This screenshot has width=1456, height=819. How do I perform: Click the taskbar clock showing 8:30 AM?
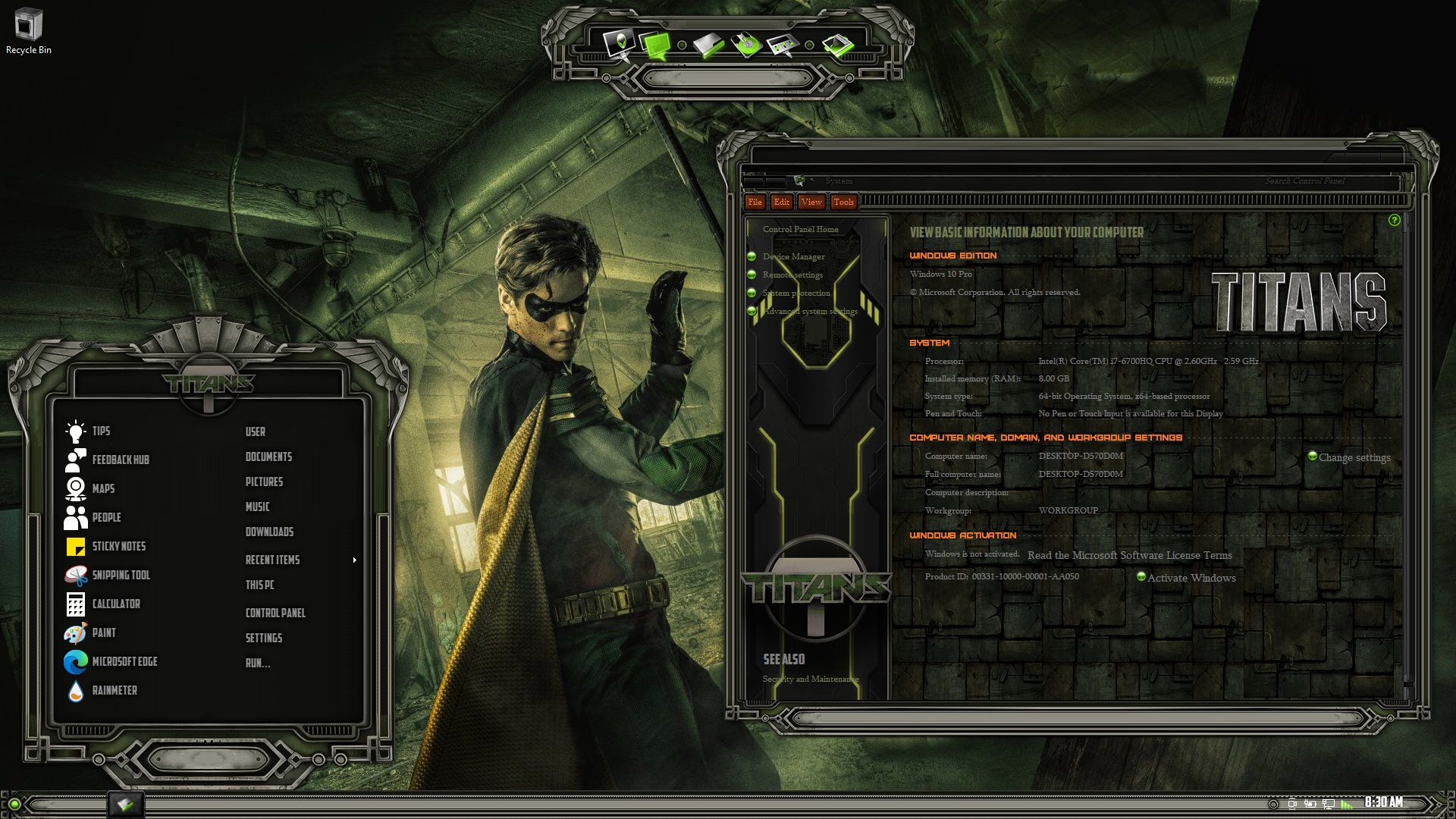tap(1383, 802)
